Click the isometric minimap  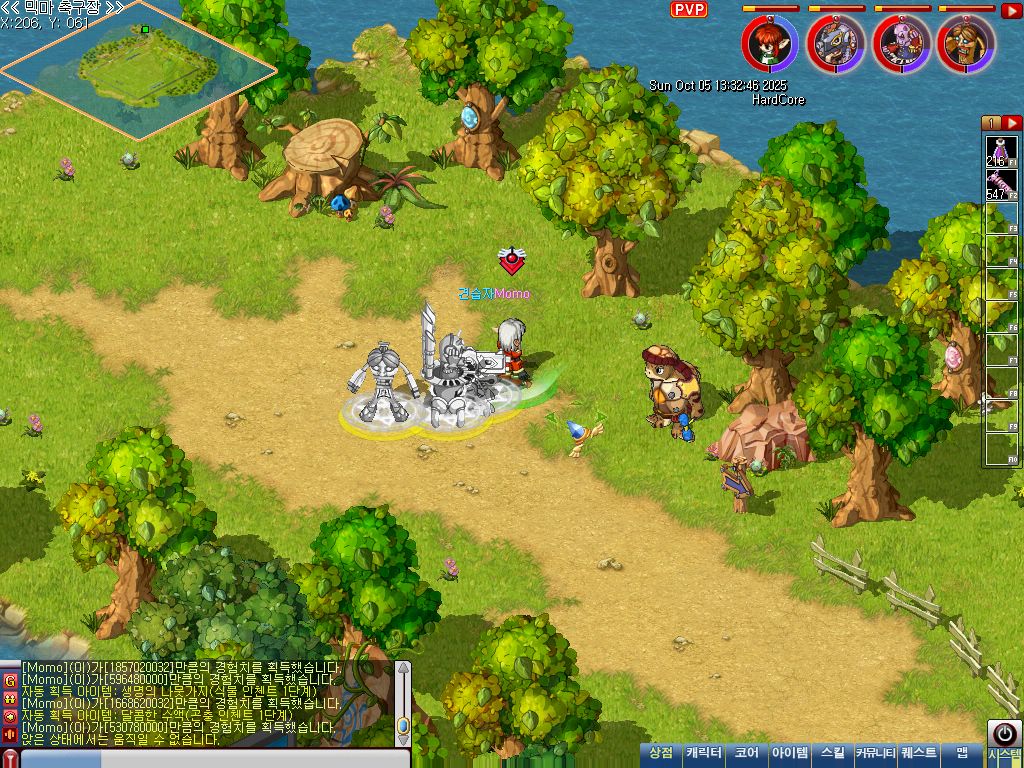pyautogui.click(x=138, y=68)
